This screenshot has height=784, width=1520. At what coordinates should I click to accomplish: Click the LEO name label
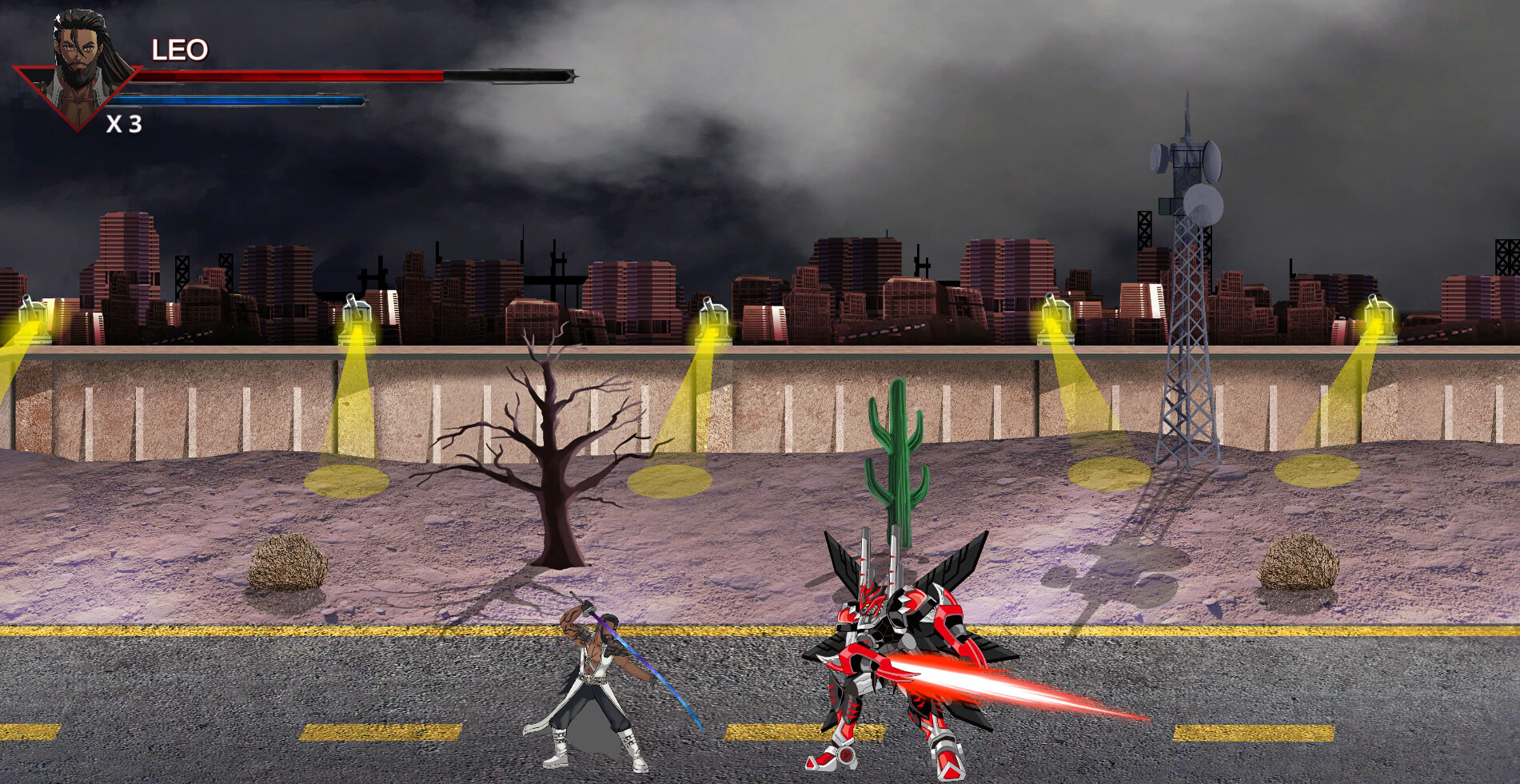[179, 50]
